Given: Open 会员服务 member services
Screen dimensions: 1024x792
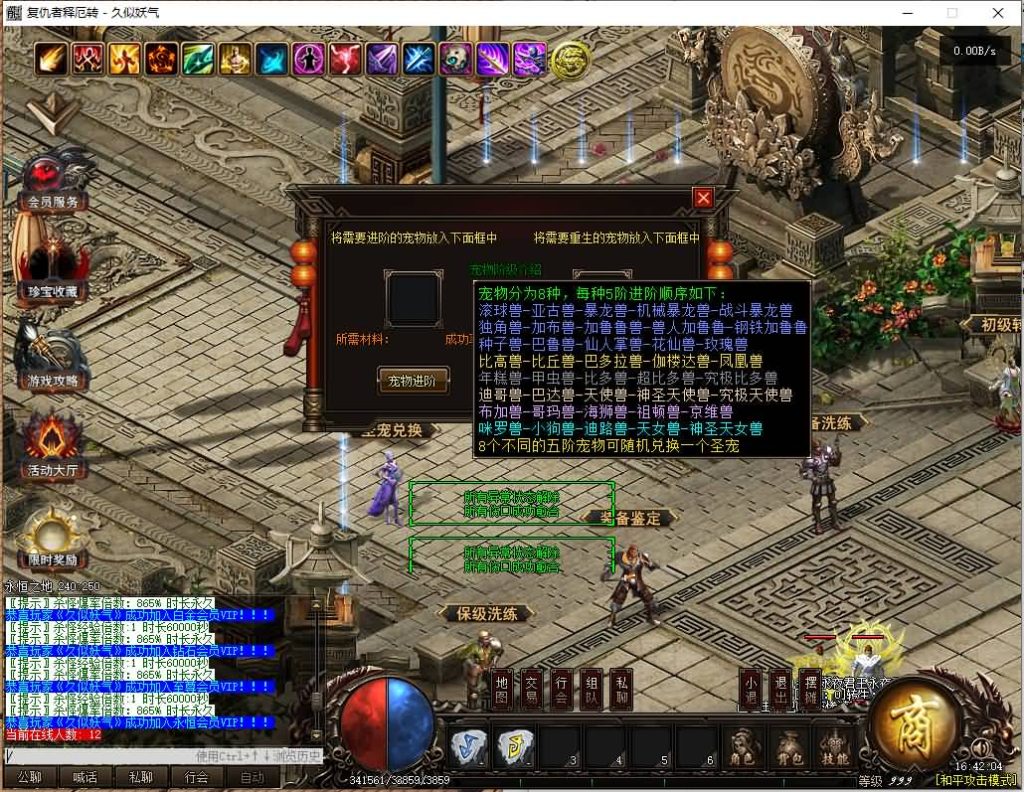Looking at the screenshot, I should (52, 180).
